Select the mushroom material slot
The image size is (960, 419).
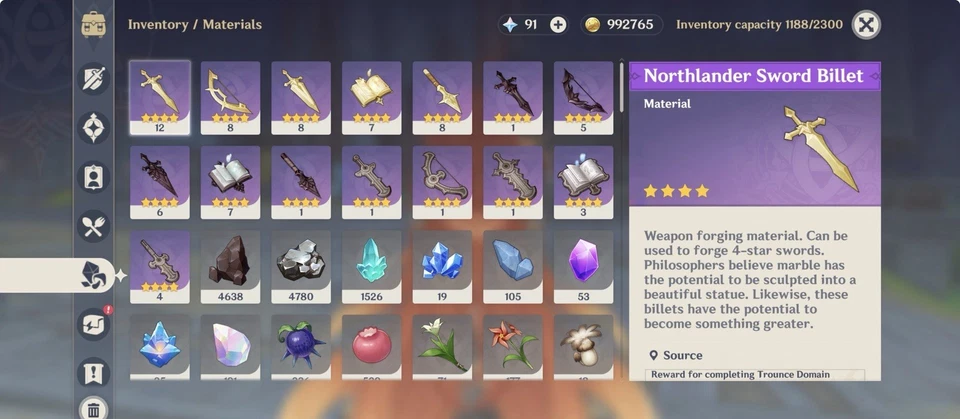tap(584, 345)
